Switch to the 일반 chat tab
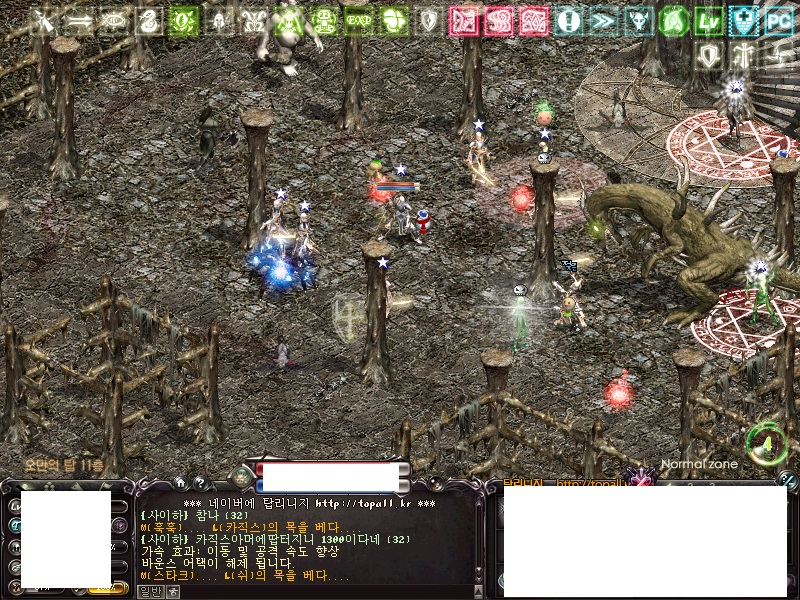 click(x=150, y=591)
